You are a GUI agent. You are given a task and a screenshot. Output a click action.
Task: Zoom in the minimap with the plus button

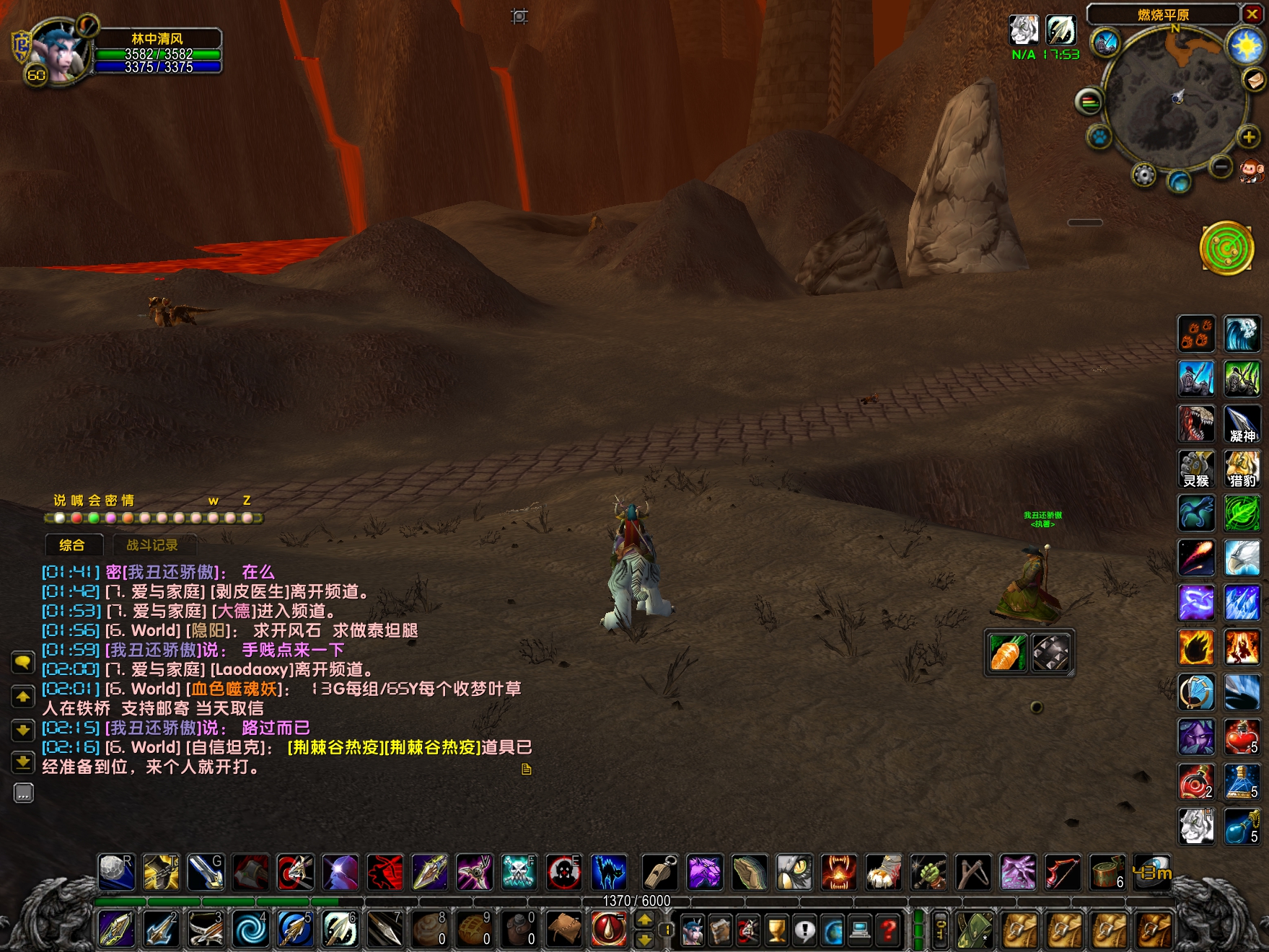[1248, 137]
